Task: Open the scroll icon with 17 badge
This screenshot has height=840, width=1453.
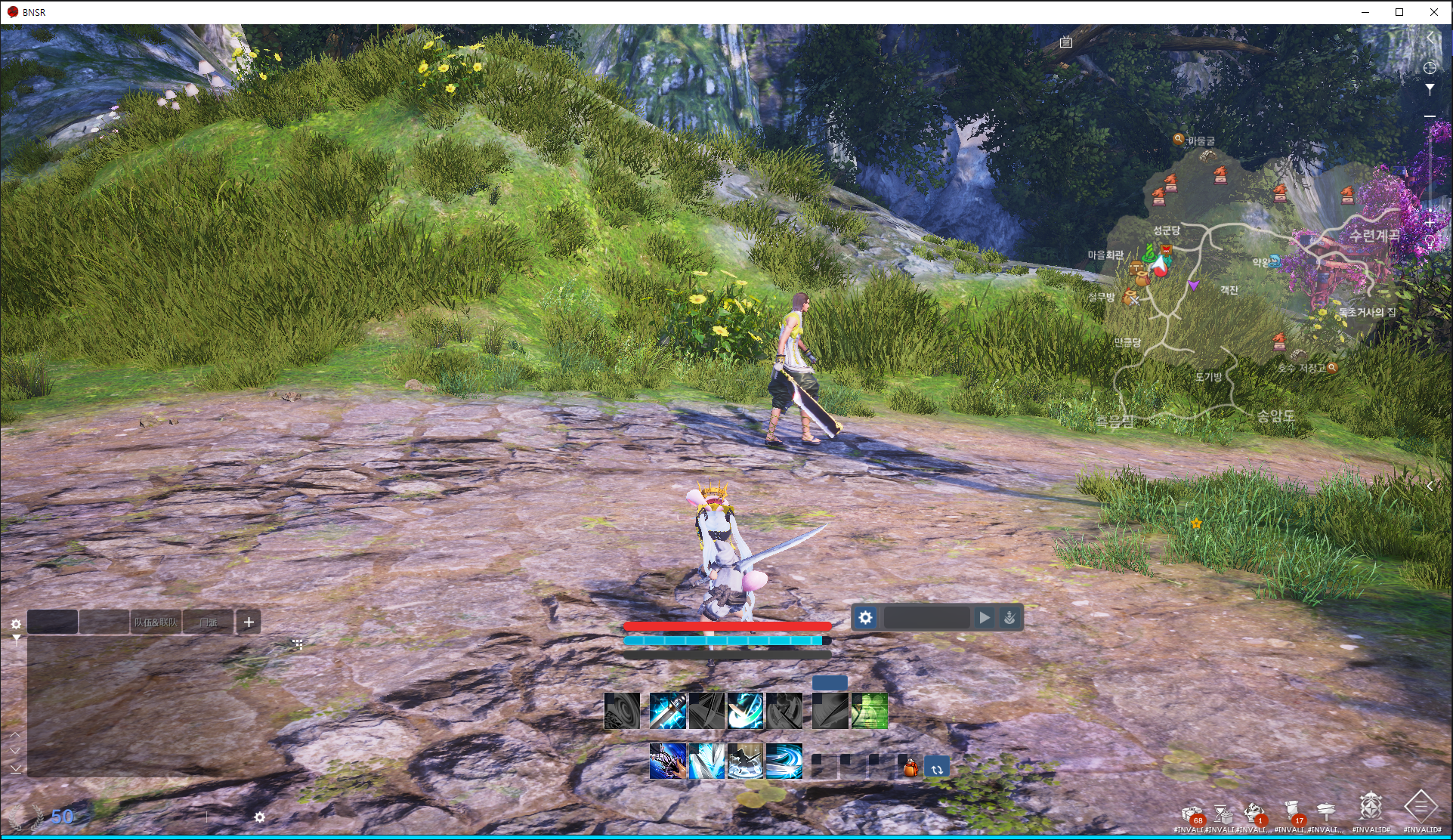Action: tap(1293, 811)
